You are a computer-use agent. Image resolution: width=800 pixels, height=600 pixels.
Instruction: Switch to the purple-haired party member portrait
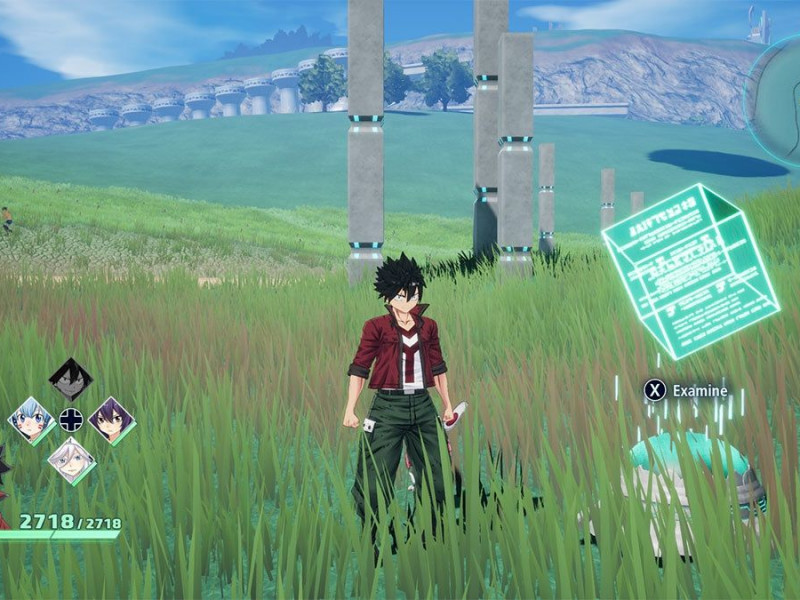(110, 420)
